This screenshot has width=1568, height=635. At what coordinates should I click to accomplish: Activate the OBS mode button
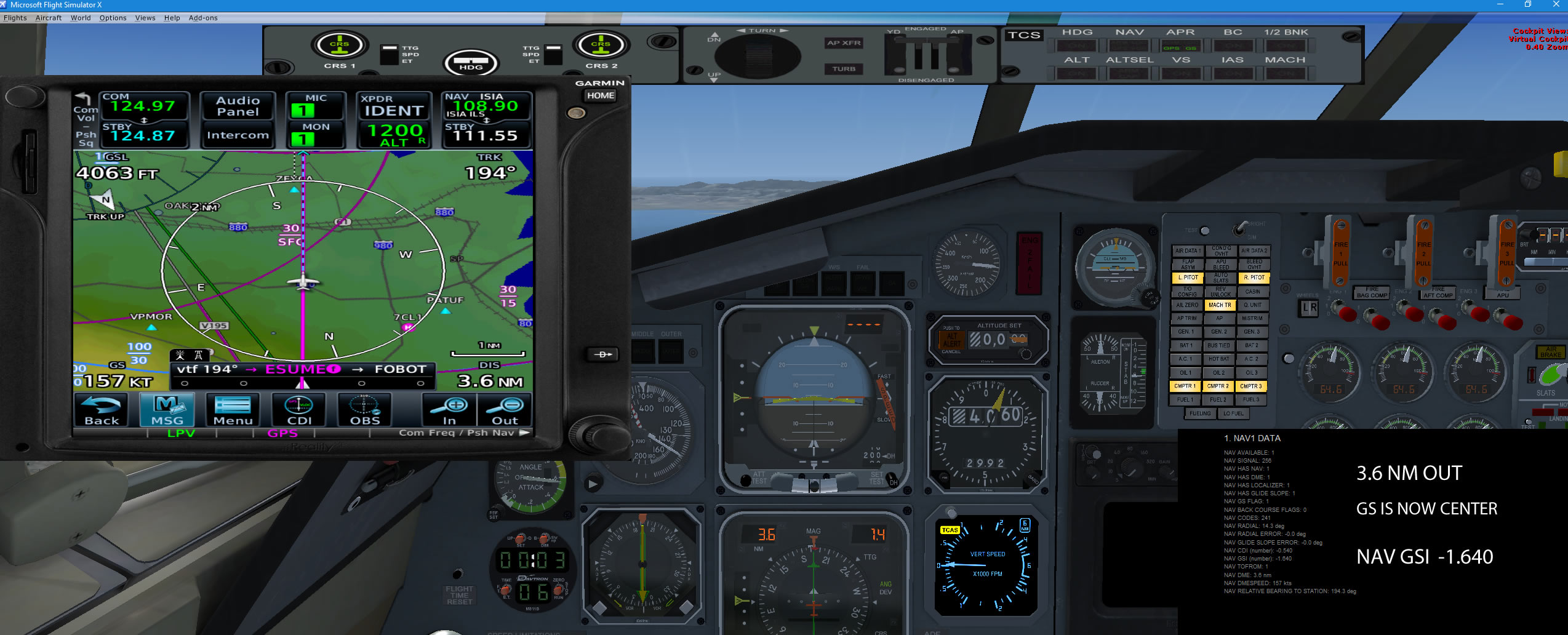point(365,410)
